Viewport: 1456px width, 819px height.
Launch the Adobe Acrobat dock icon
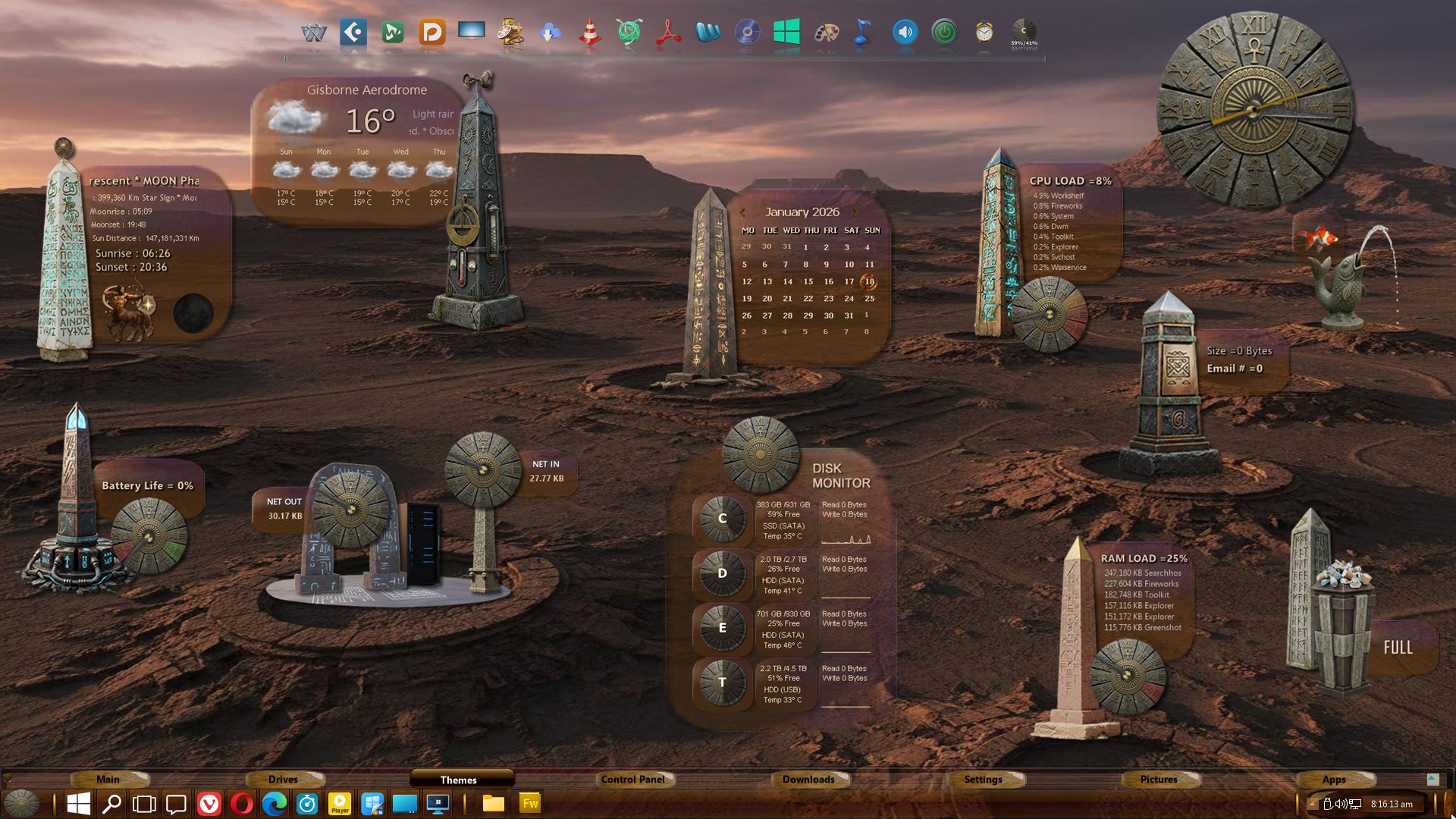coord(668,33)
